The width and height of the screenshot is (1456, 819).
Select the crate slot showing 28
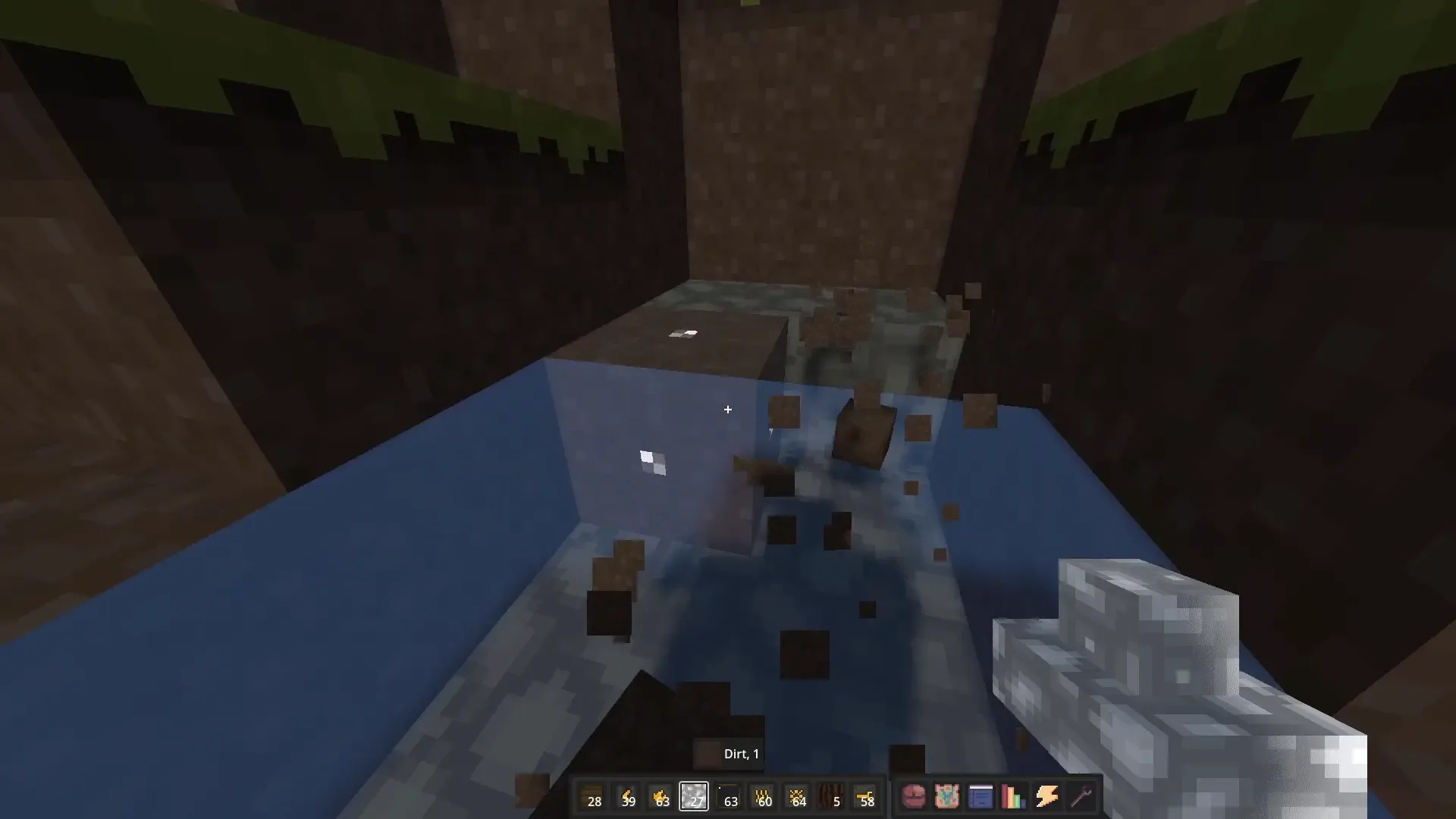point(595,796)
